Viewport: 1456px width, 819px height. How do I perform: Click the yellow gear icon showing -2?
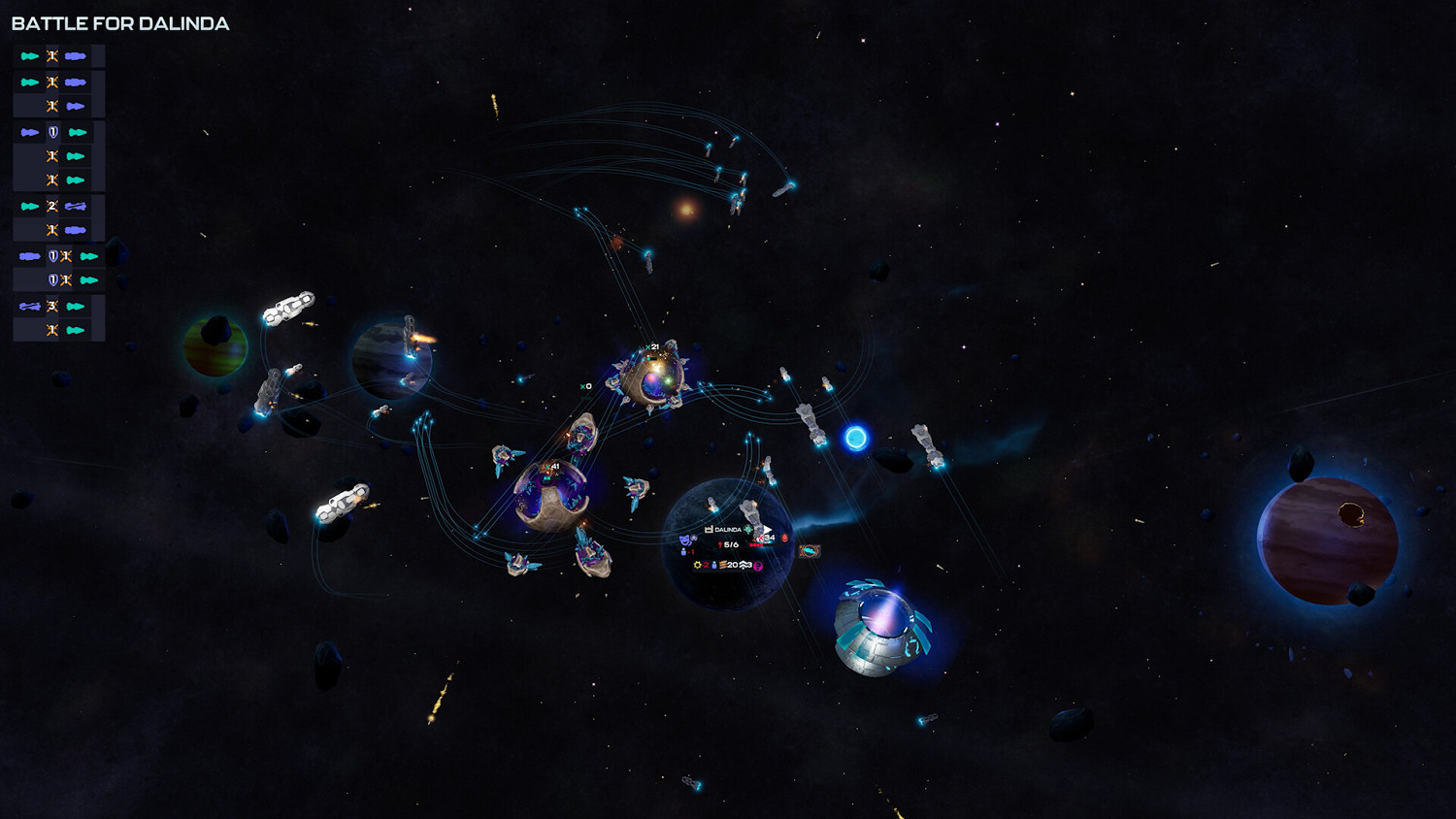pos(697,565)
